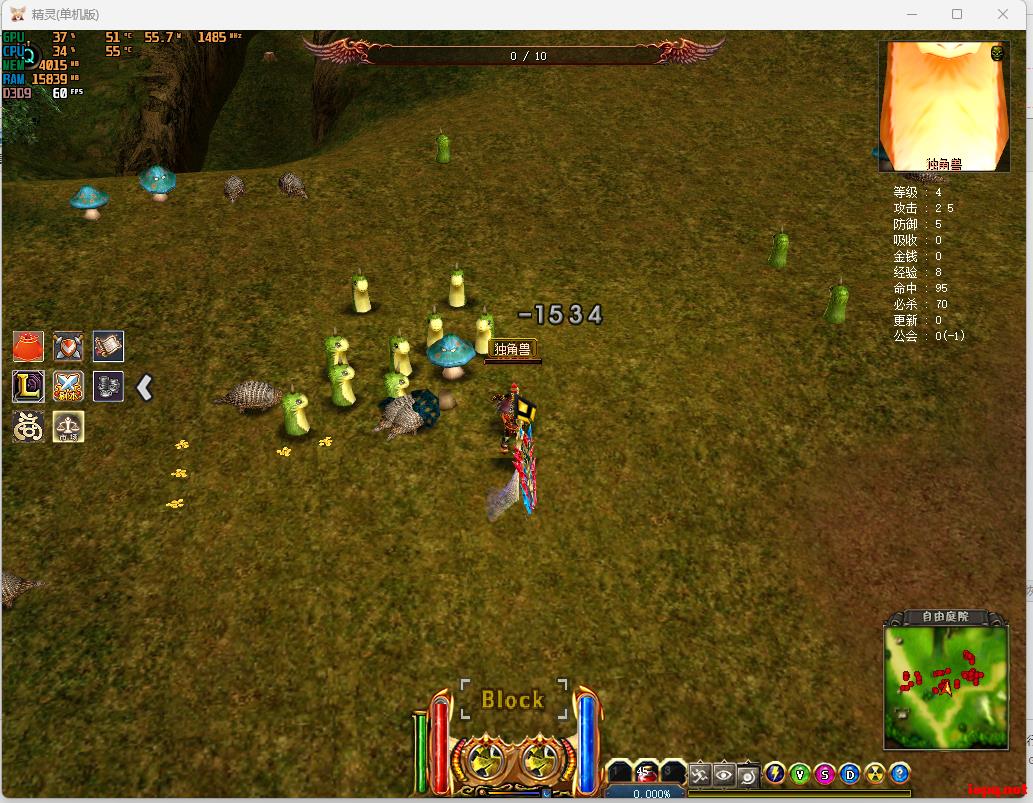Click the blue D round button

point(850,773)
